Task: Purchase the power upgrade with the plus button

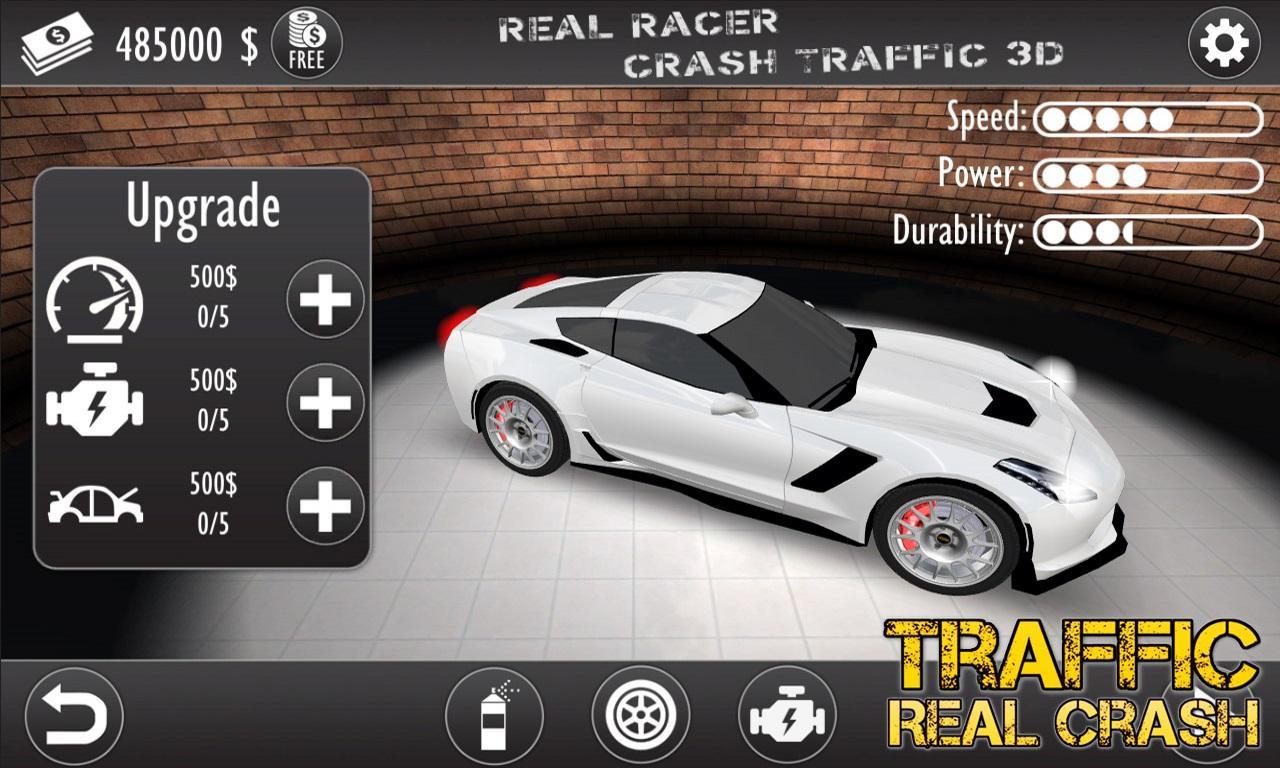Action: tap(323, 400)
